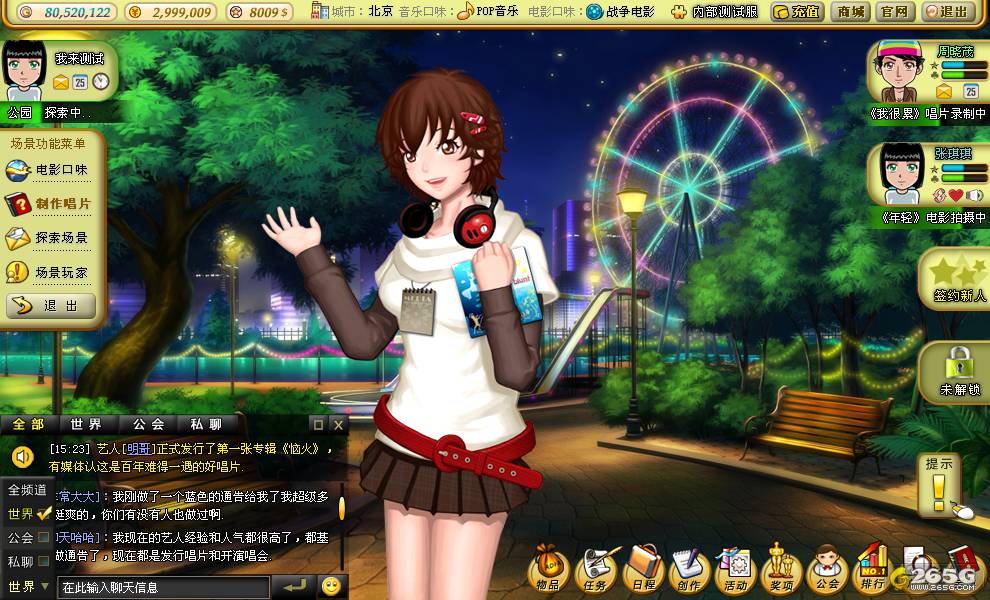Show the 排行 ranking board
The height and width of the screenshot is (600, 990).
click(873, 570)
